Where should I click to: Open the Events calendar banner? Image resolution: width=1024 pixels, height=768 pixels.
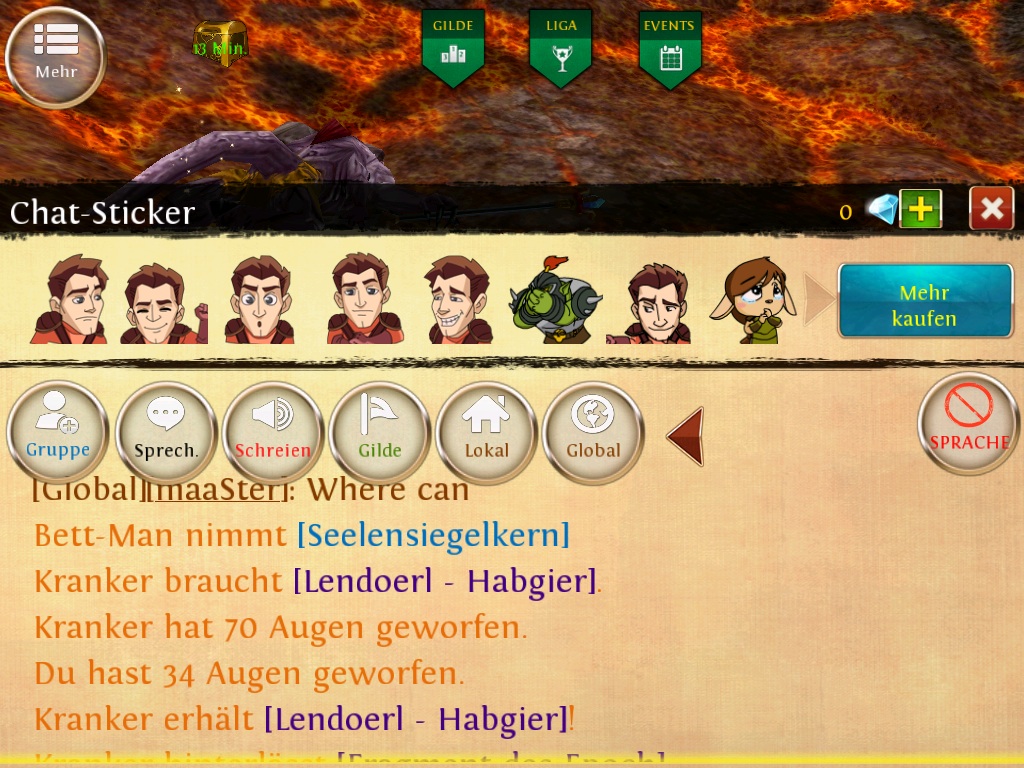tap(670, 47)
